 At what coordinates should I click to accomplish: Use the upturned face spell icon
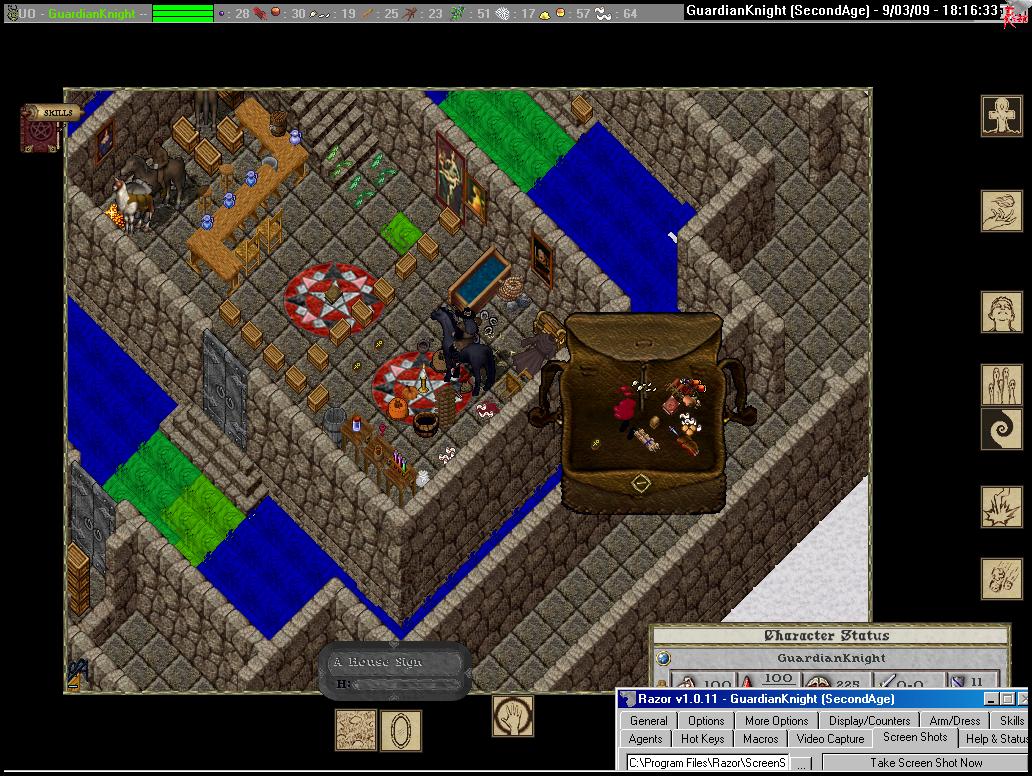[x=1001, y=312]
